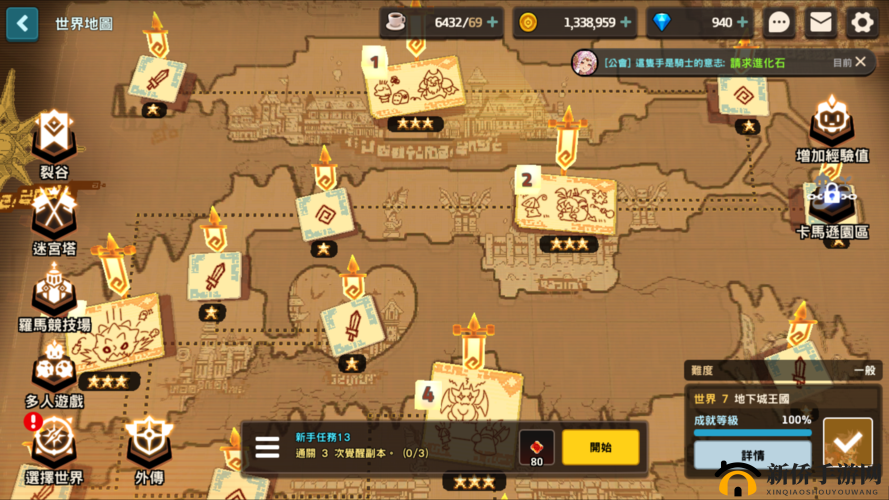Viewport: 889px width, 500px height.
Task: Open the gear settings menu
Action: click(x=861, y=23)
